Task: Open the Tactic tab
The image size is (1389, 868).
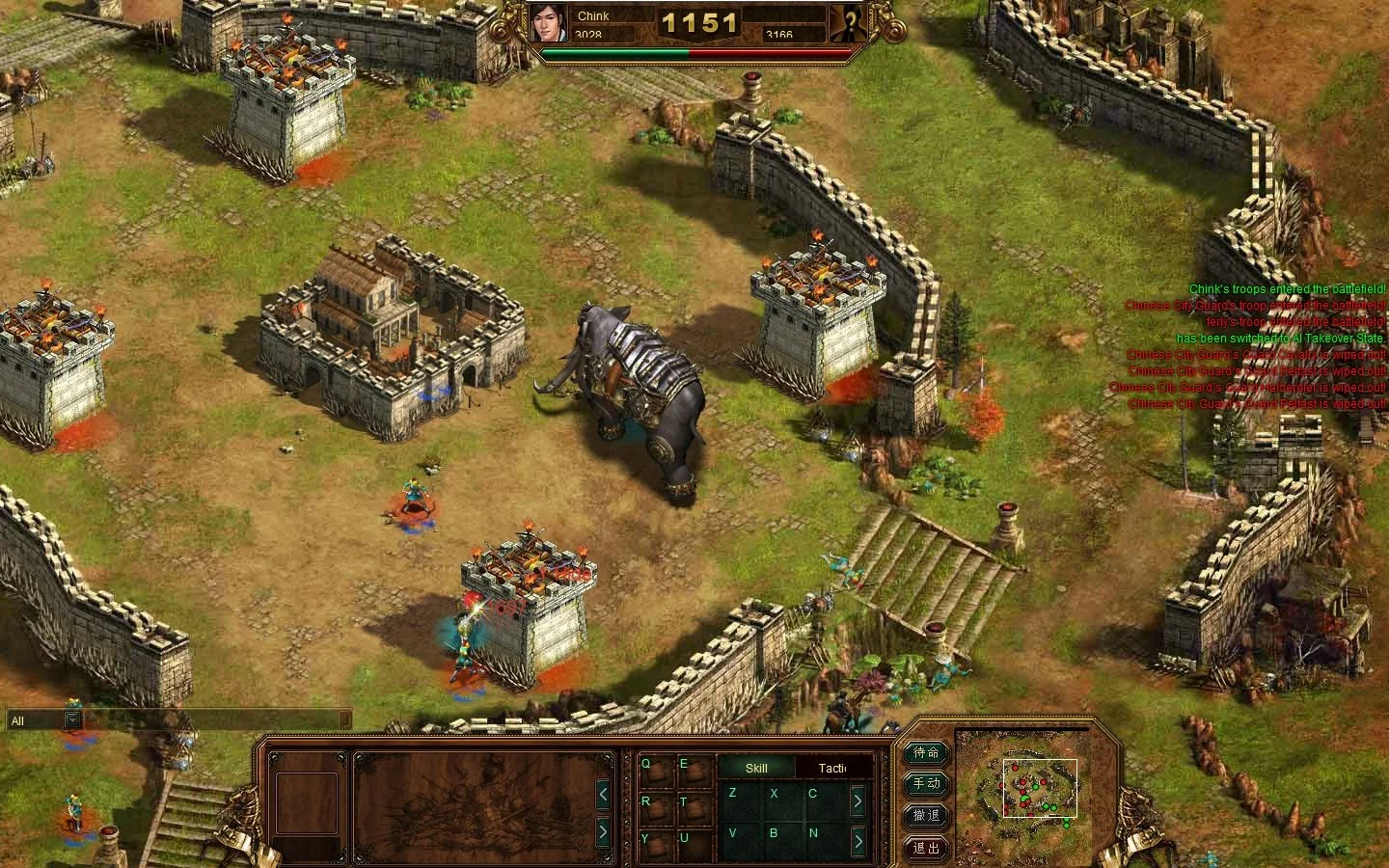Action: point(832,768)
